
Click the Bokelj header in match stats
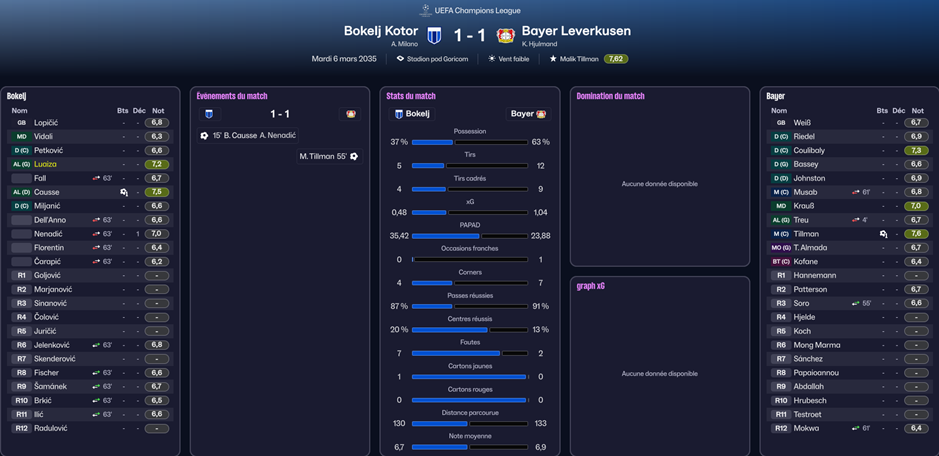point(412,114)
